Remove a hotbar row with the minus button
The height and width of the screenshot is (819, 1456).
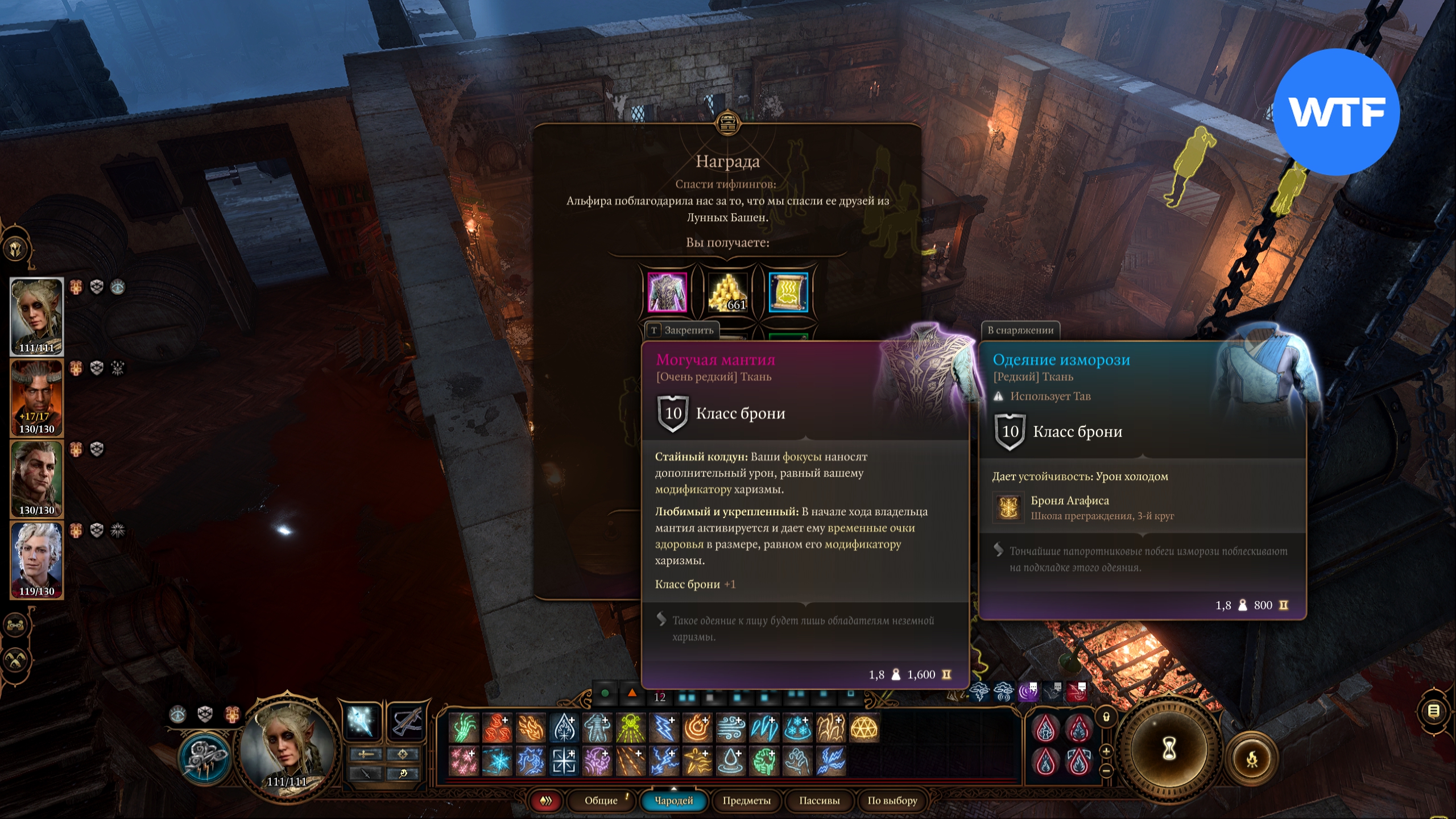point(1106,771)
